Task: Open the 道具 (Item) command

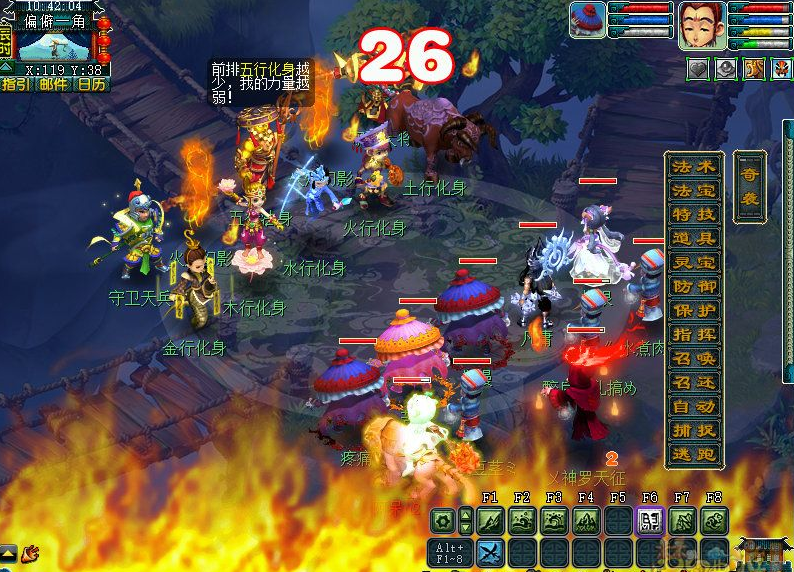Action: tap(694, 238)
